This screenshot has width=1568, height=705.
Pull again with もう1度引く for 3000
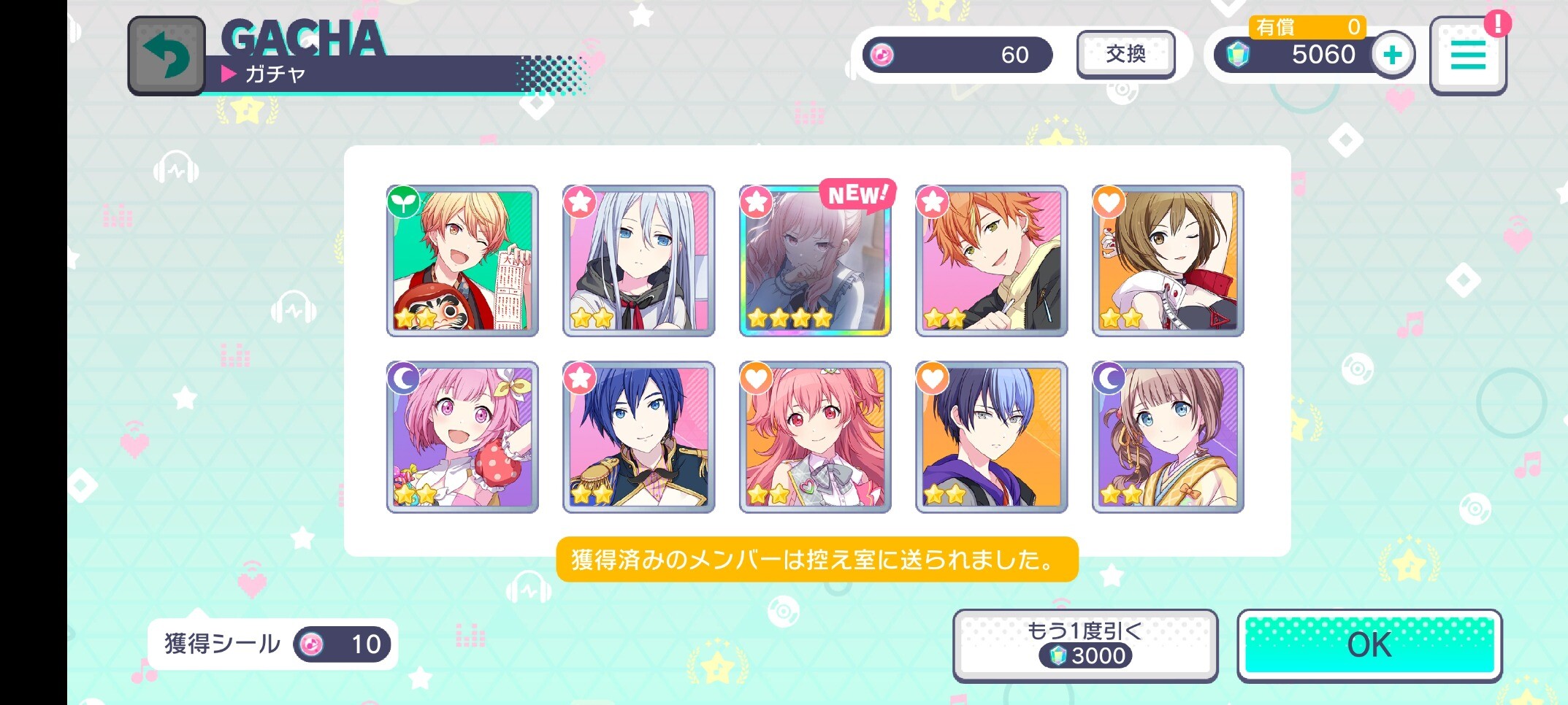1085,645
